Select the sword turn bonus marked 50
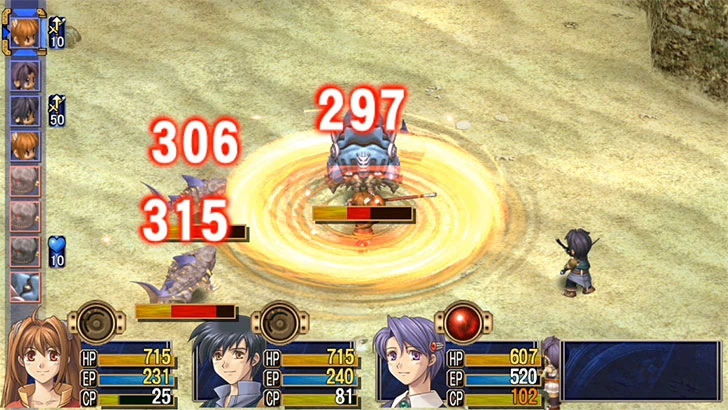The height and width of the screenshot is (410, 728). tap(56, 110)
